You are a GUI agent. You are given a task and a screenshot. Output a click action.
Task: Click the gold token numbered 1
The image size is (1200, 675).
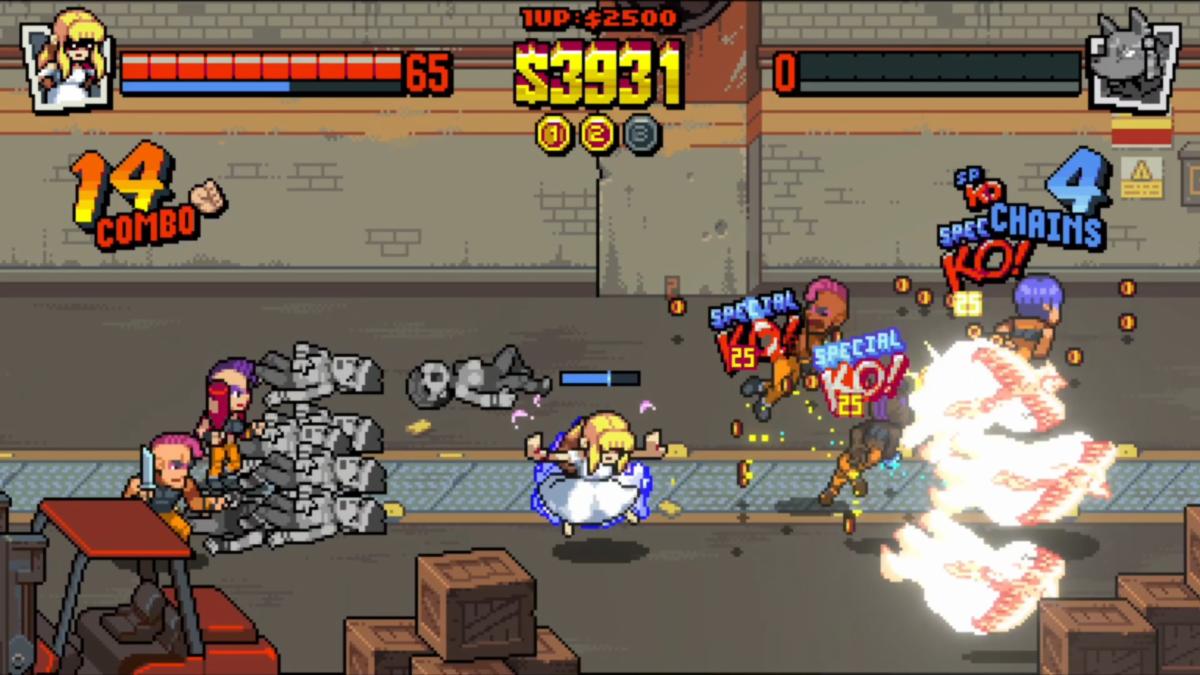click(x=554, y=133)
